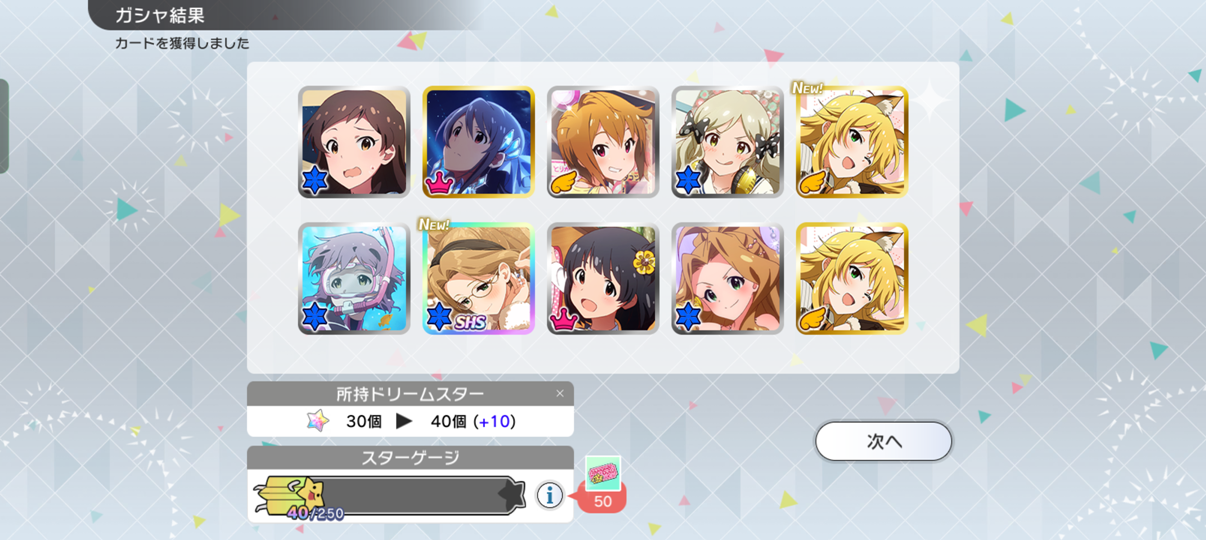Open the long brown-haired smiling girl card
1206x540 pixels.
tap(727, 278)
